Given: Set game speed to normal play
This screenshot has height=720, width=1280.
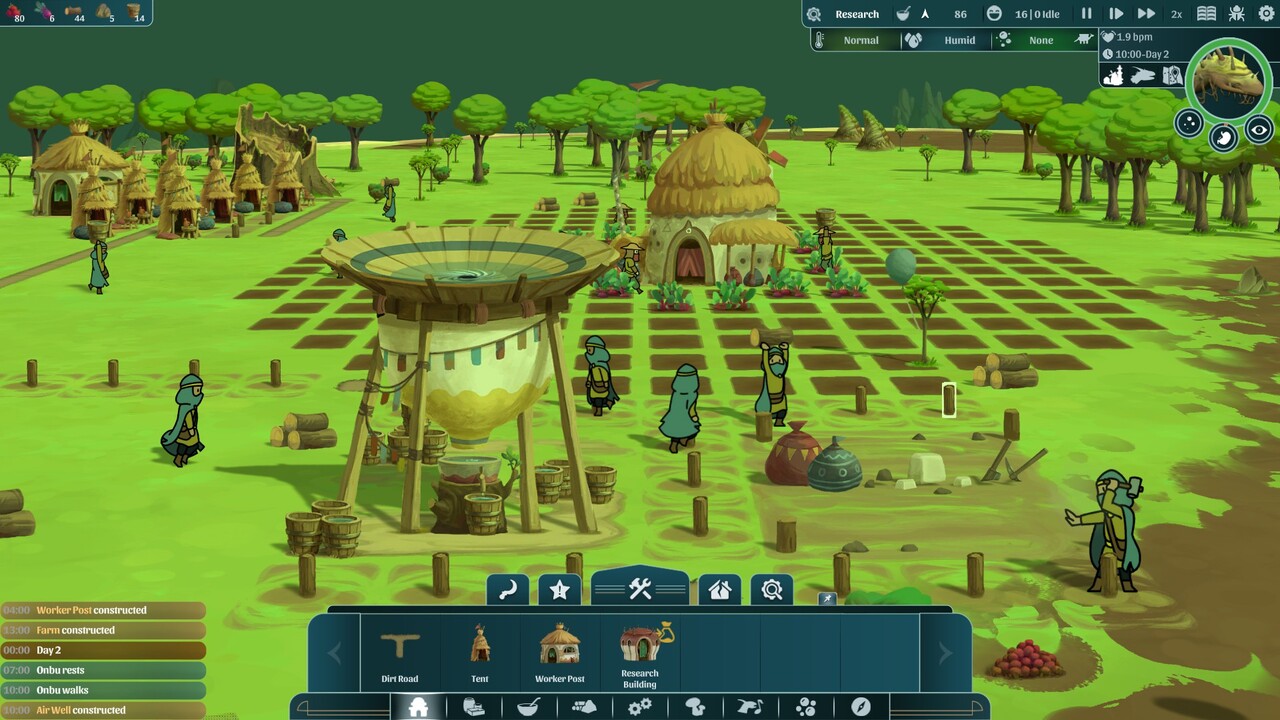Looking at the screenshot, I should pyautogui.click(x=1116, y=14).
